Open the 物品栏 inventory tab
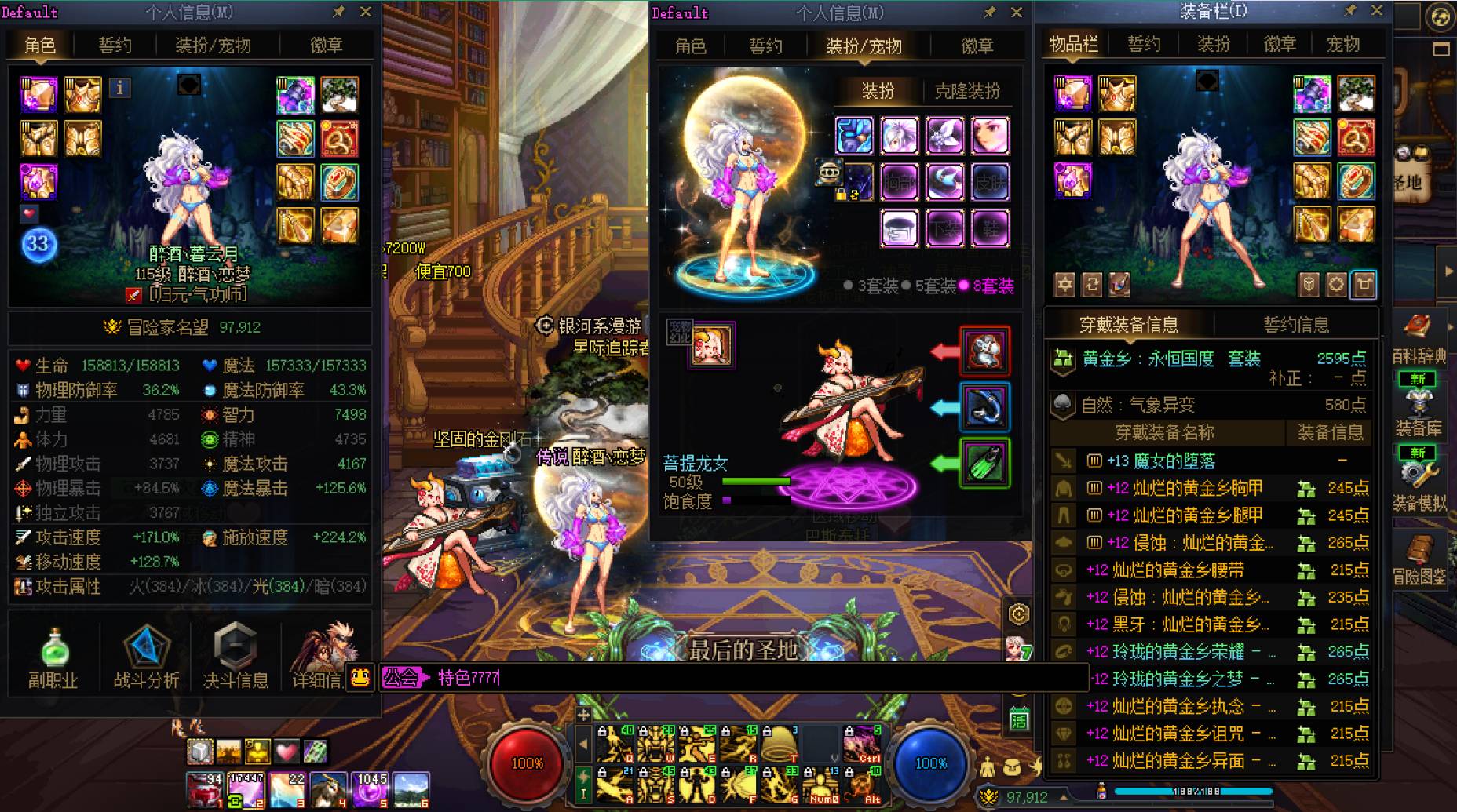Image resolution: width=1457 pixels, height=812 pixels. [1074, 44]
